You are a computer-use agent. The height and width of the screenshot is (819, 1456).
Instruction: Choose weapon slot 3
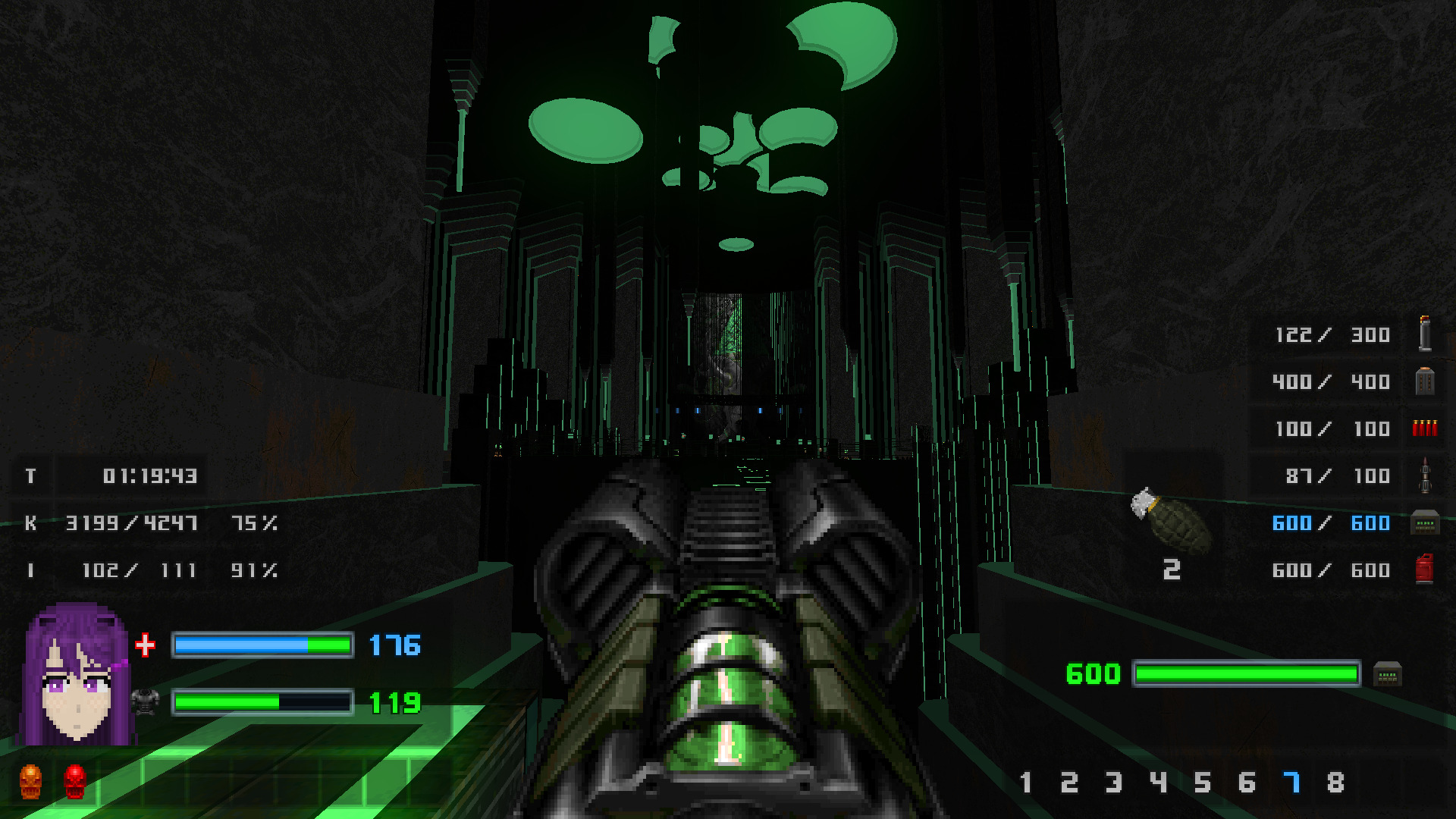pyautogui.click(x=1113, y=783)
